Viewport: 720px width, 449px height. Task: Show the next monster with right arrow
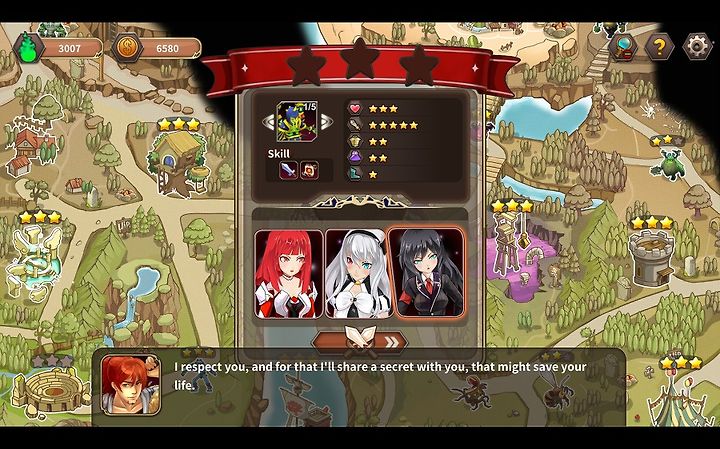pos(326,121)
